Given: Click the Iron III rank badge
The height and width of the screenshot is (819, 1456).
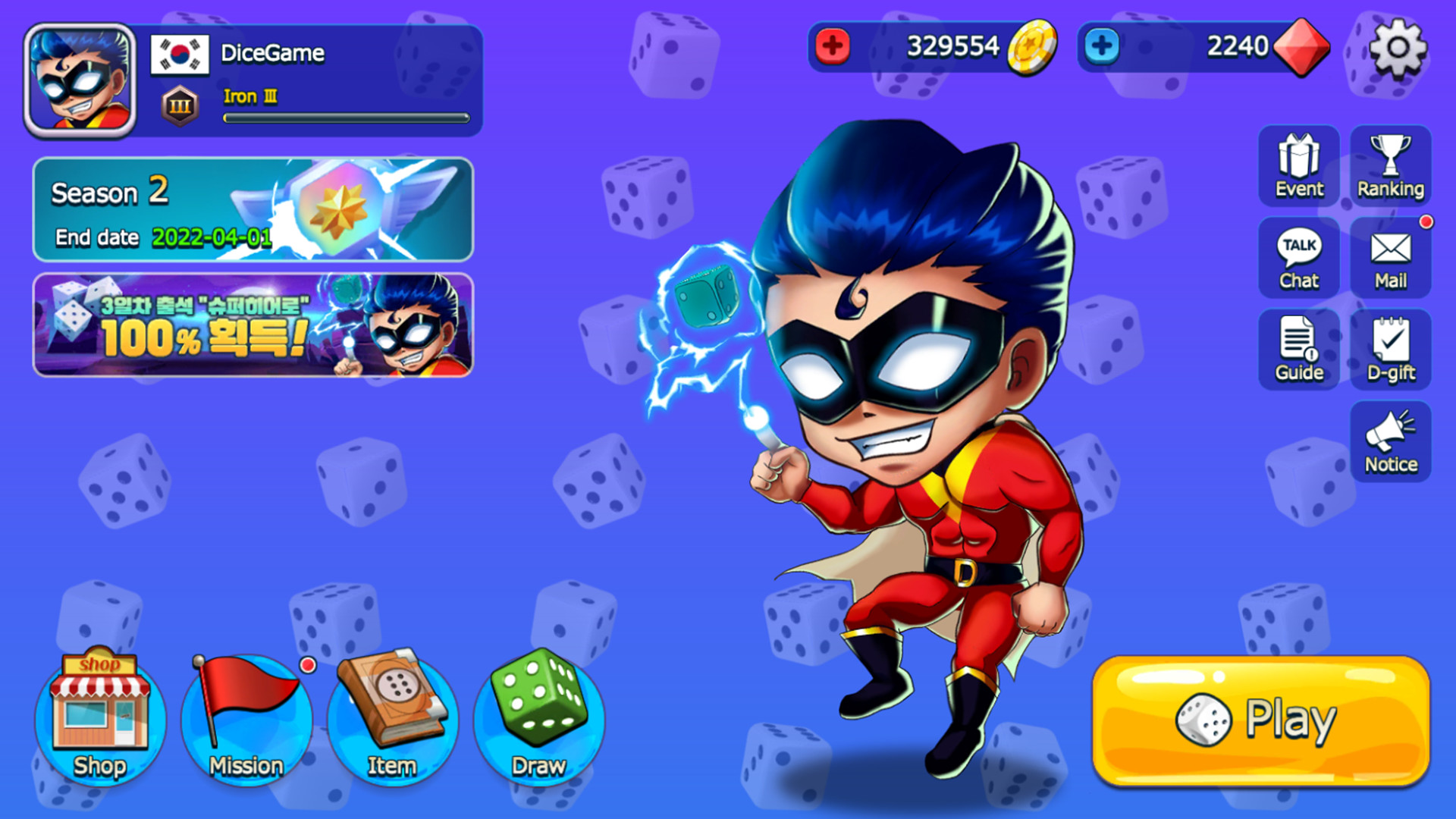Looking at the screenshot, I should point(179,103).
